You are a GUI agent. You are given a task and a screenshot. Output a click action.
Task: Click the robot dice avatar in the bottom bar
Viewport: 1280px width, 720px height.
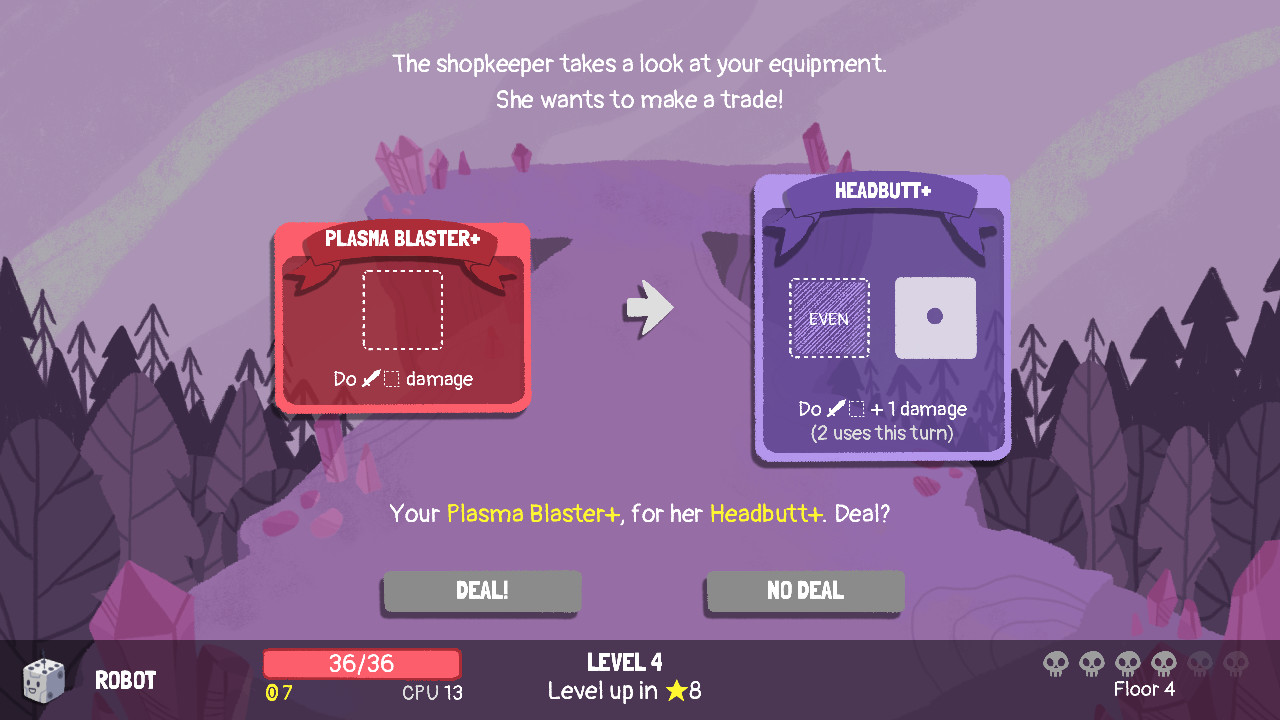(x=44, y=678)
